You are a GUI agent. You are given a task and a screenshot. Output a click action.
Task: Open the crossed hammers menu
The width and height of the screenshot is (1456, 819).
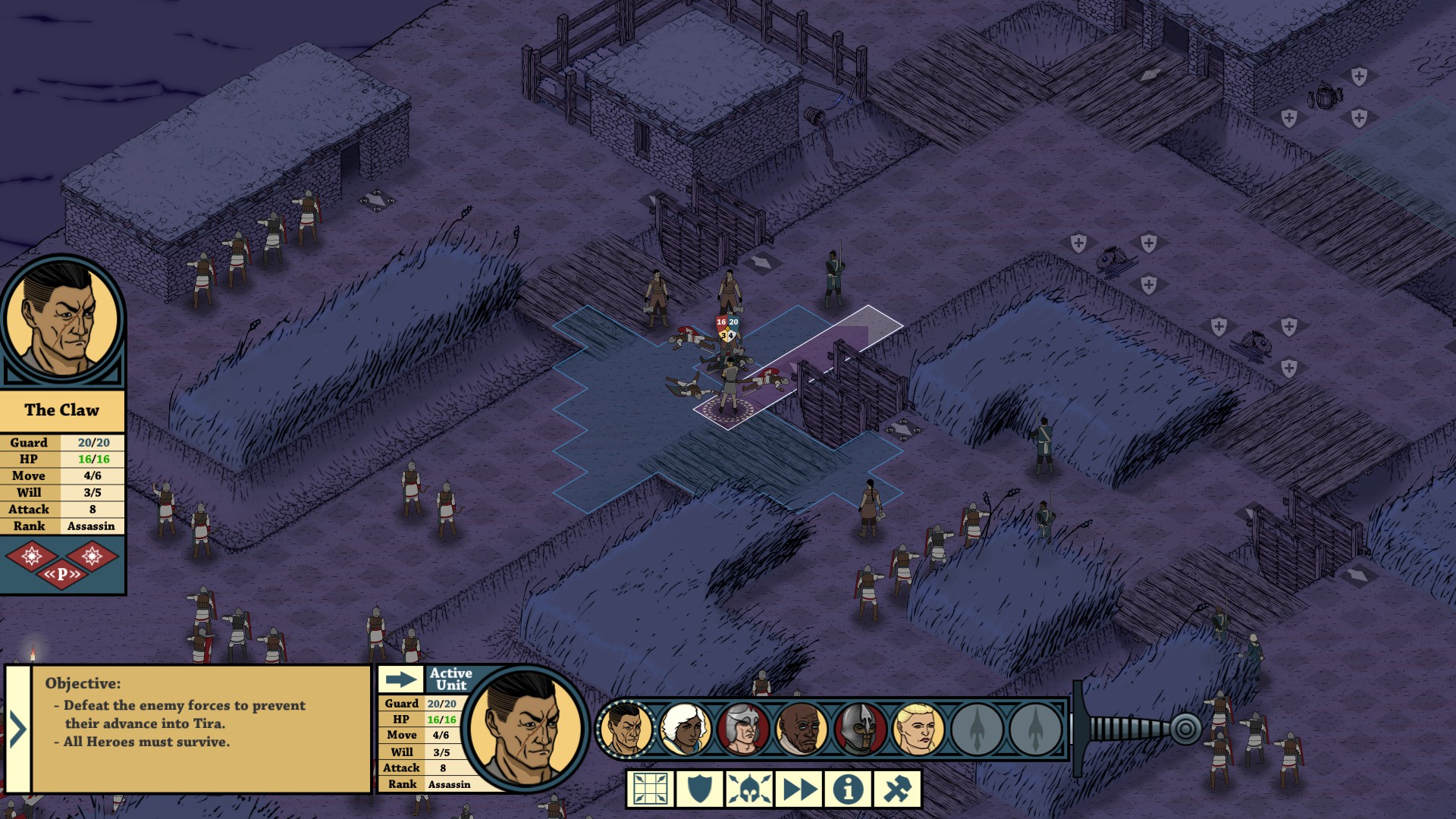point(897,789)
